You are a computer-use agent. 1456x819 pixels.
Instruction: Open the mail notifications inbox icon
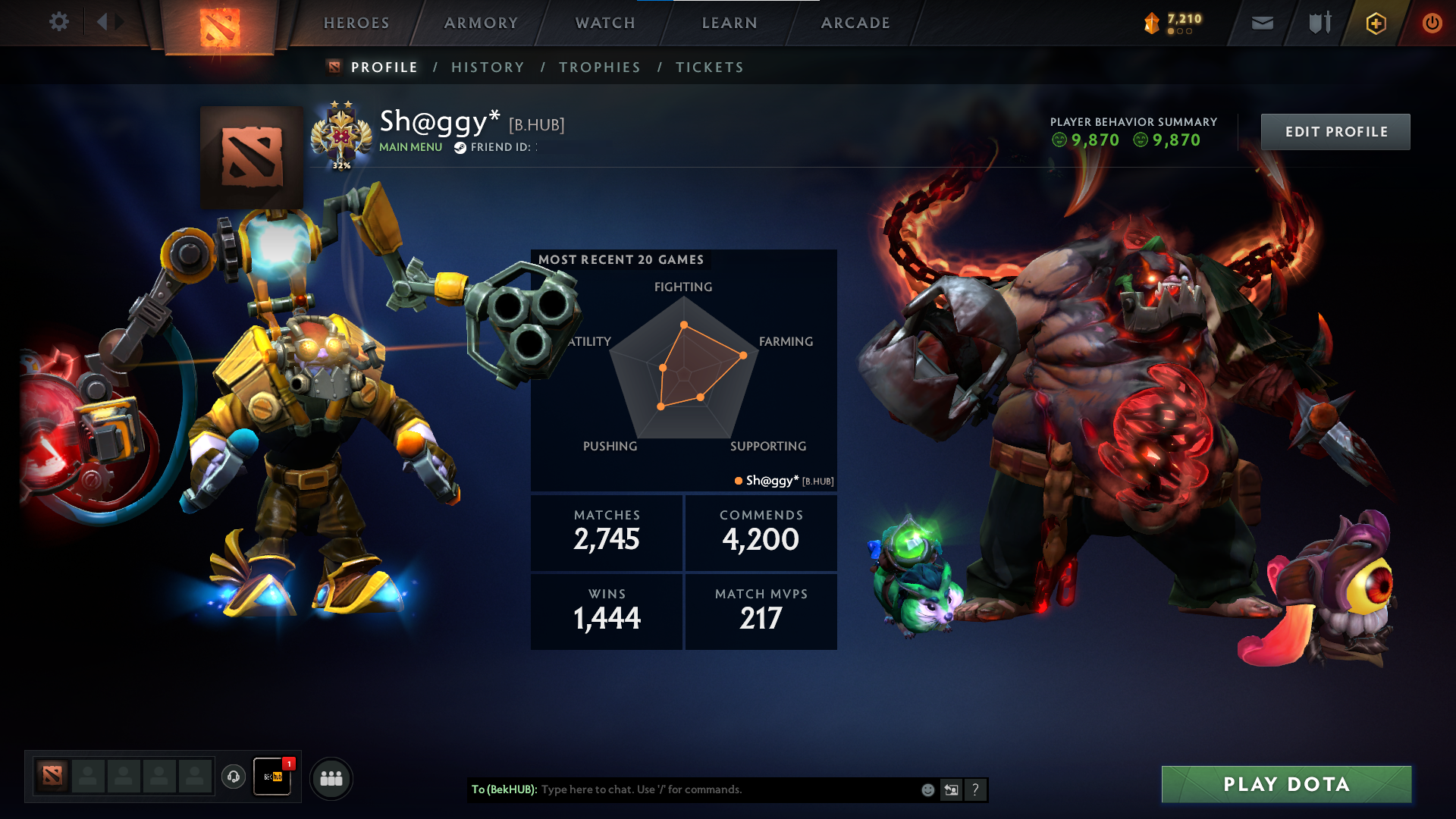[x=1261, y=23]
